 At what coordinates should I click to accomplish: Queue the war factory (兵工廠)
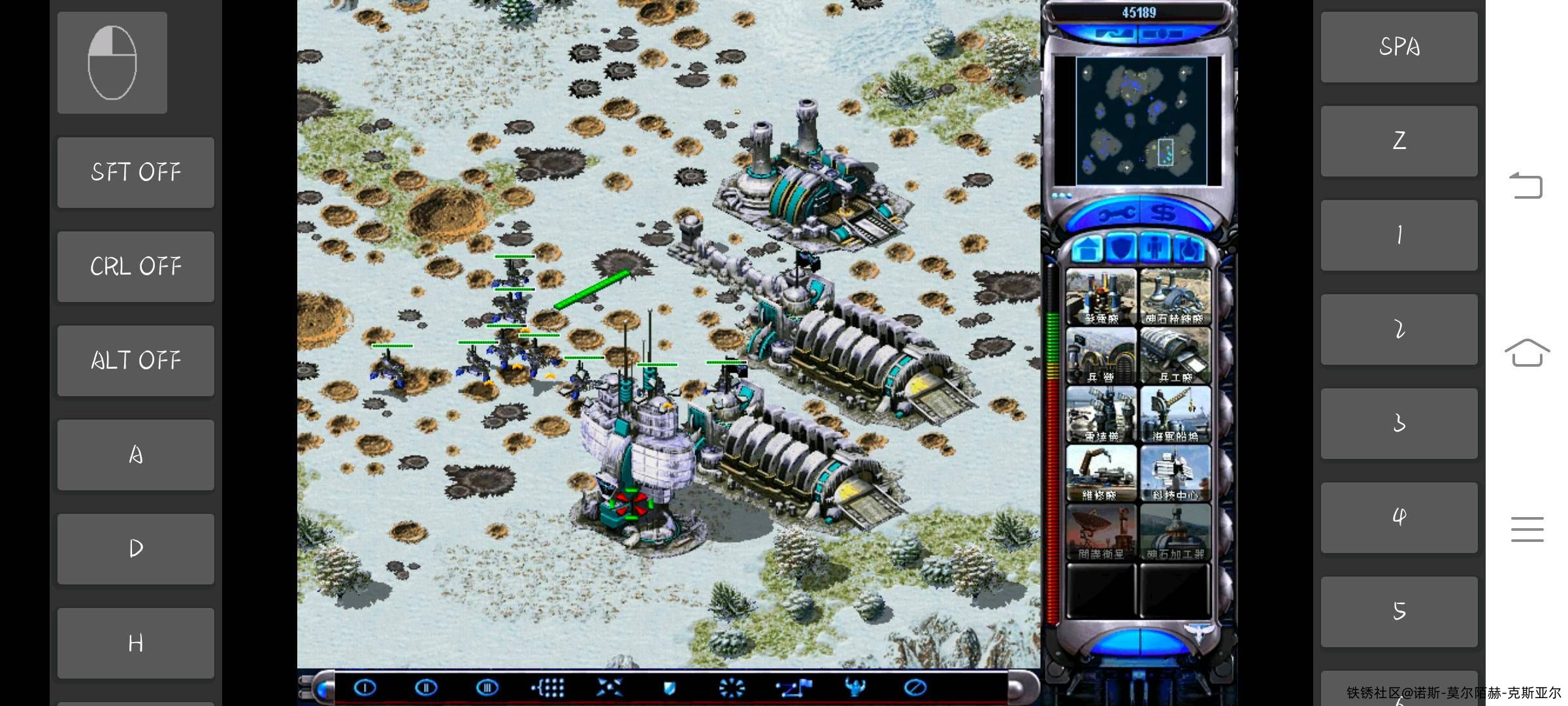click(1175, 356)
